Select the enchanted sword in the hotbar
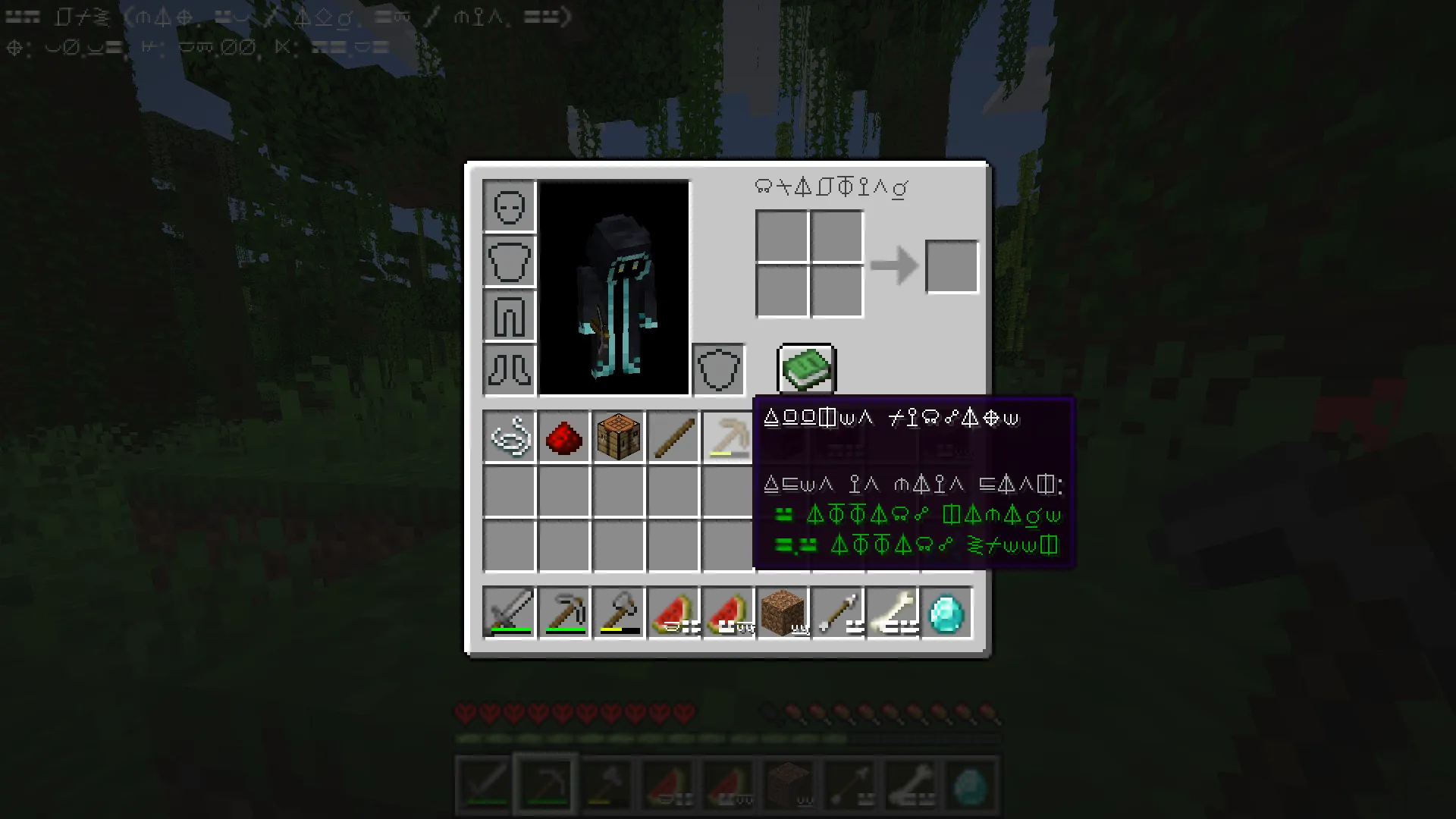1456x819 pixels. [510, 611]
